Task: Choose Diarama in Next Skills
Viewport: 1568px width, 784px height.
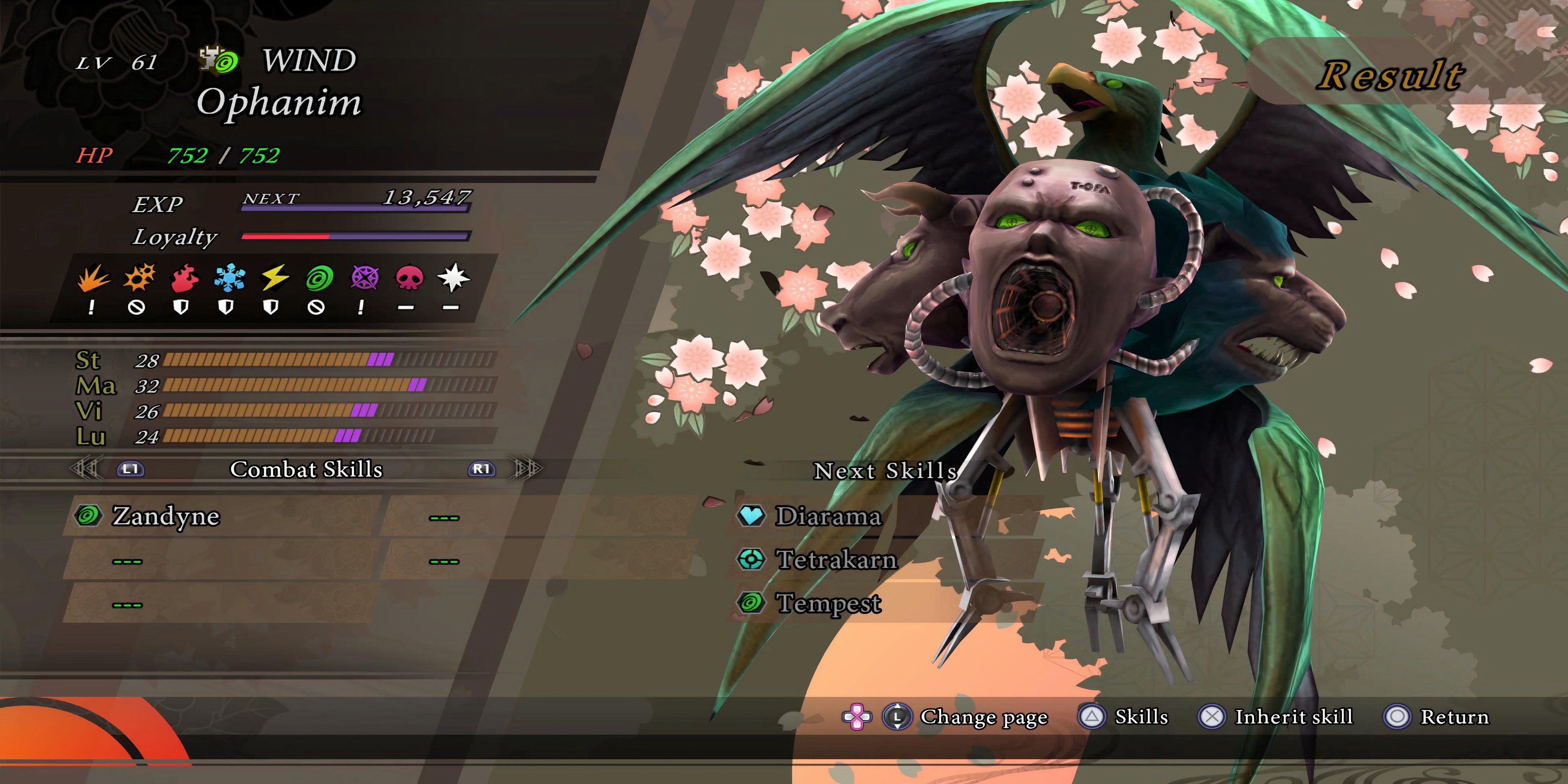Action: coord(828,516)
